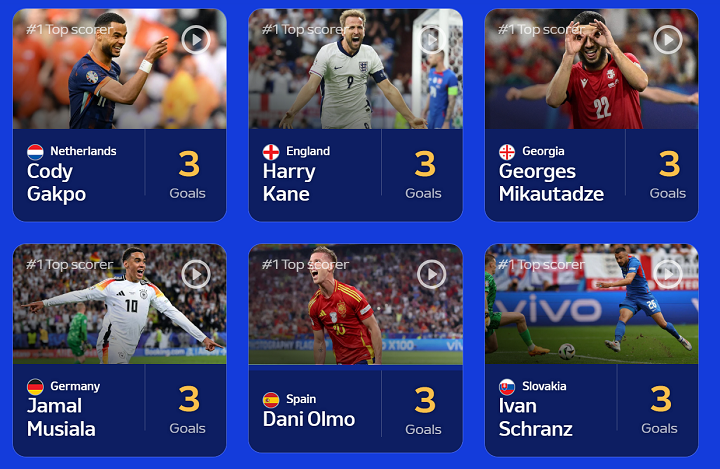Play the Cody Gakpo top scorer video
This screenshot has width=720, height=469.
point(195,39)
